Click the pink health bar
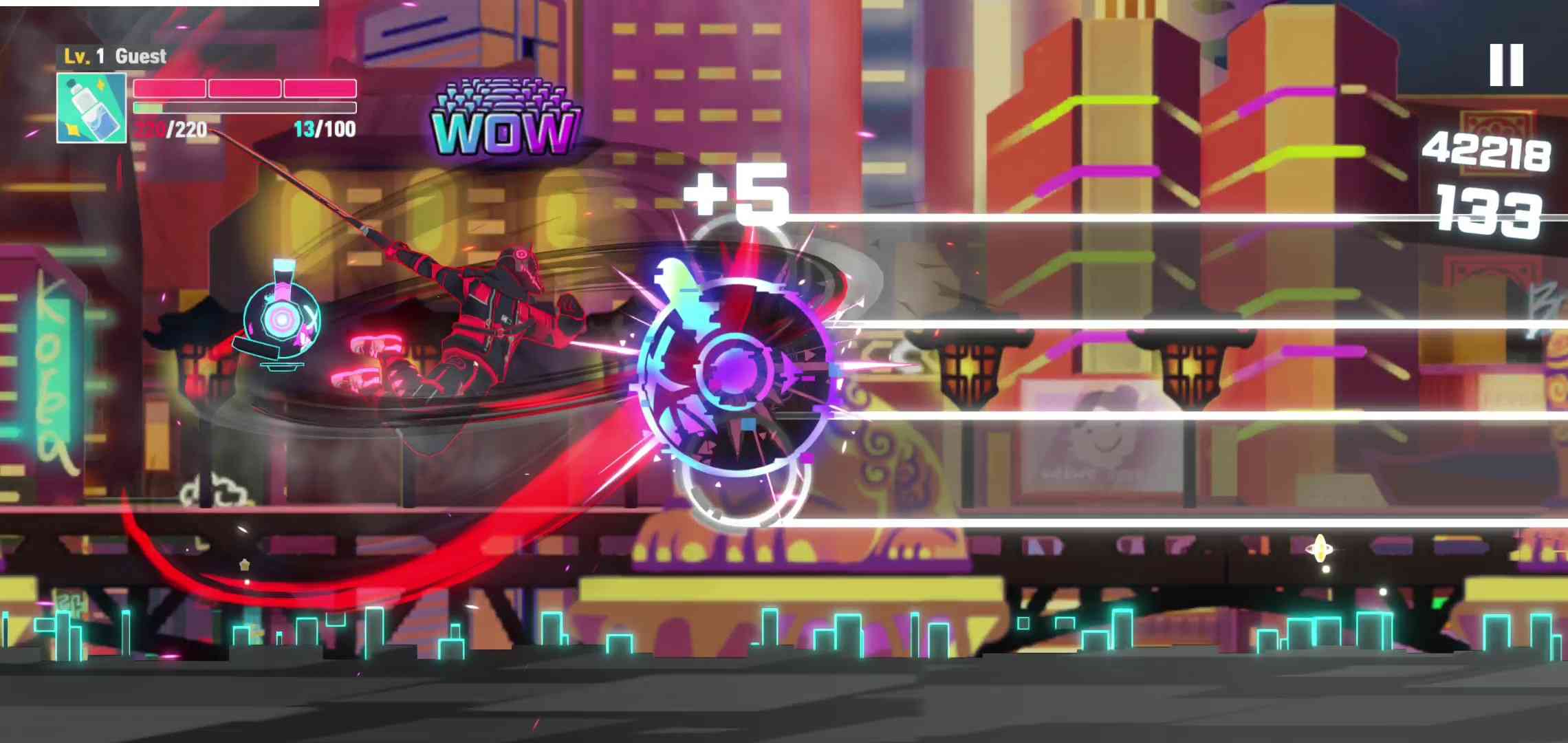 tap(244, 89)
